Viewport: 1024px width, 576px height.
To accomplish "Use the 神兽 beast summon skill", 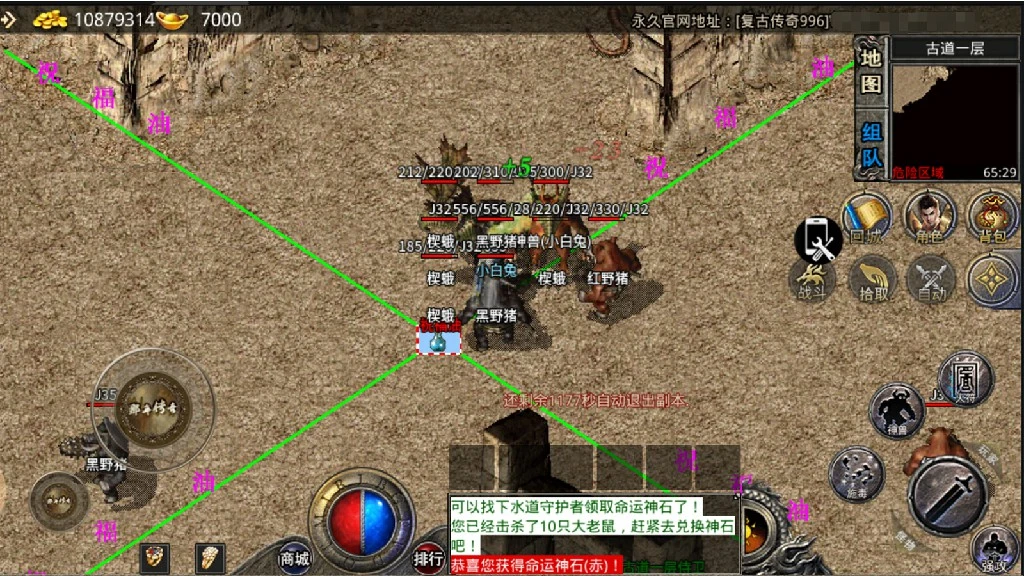I will [x=896, y=410].
